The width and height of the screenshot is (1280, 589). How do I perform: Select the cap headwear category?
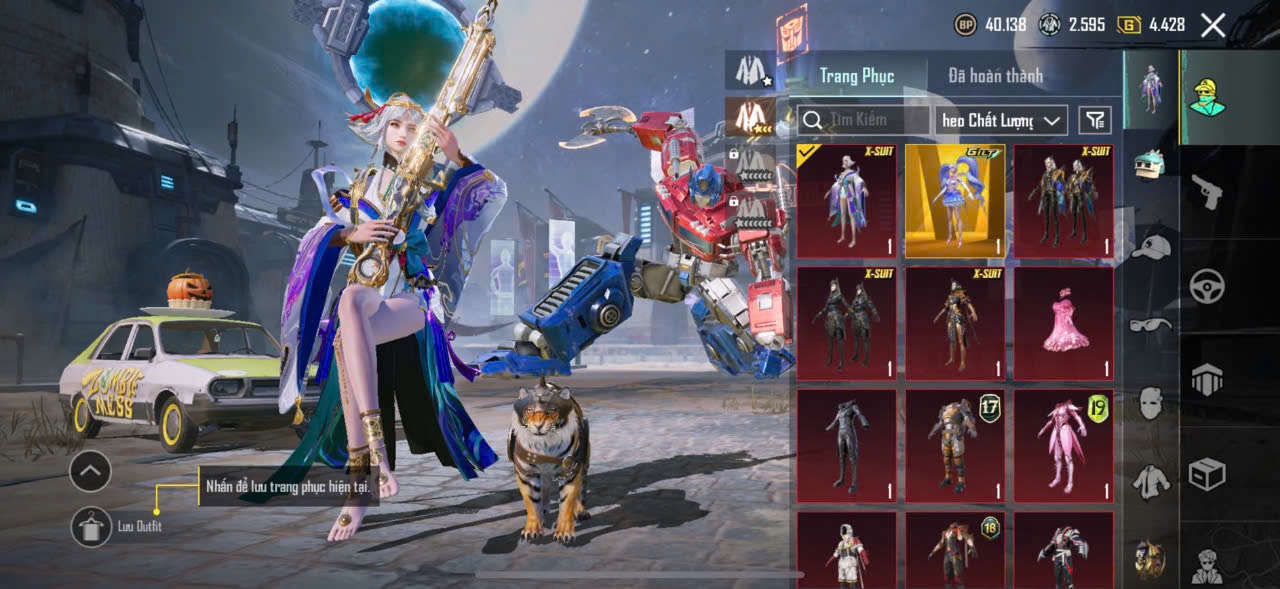tap(1152, 245)
